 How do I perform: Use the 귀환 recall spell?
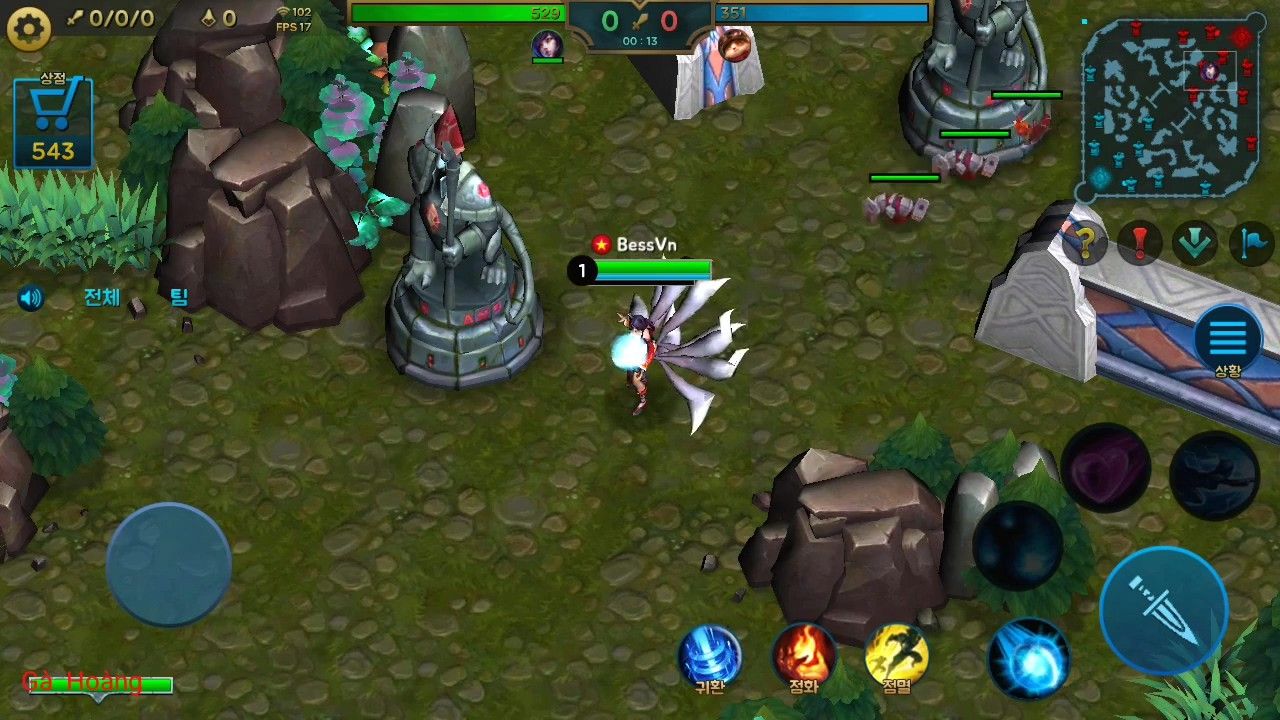click(x=710, y=657)
